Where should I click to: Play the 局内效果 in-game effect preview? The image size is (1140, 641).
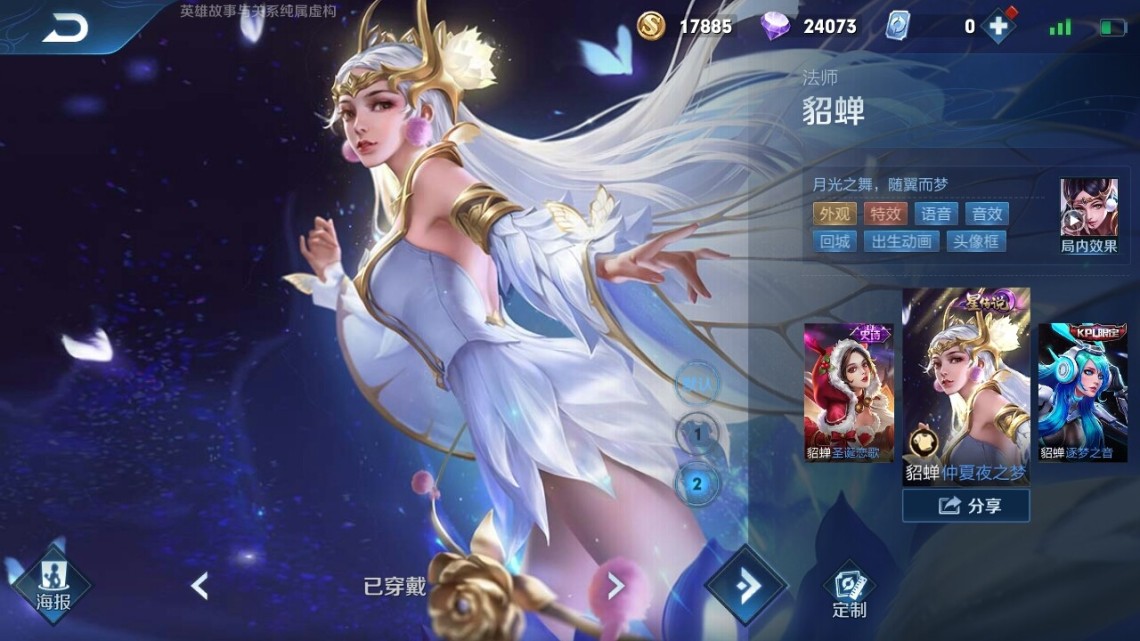coord(1088,215)
